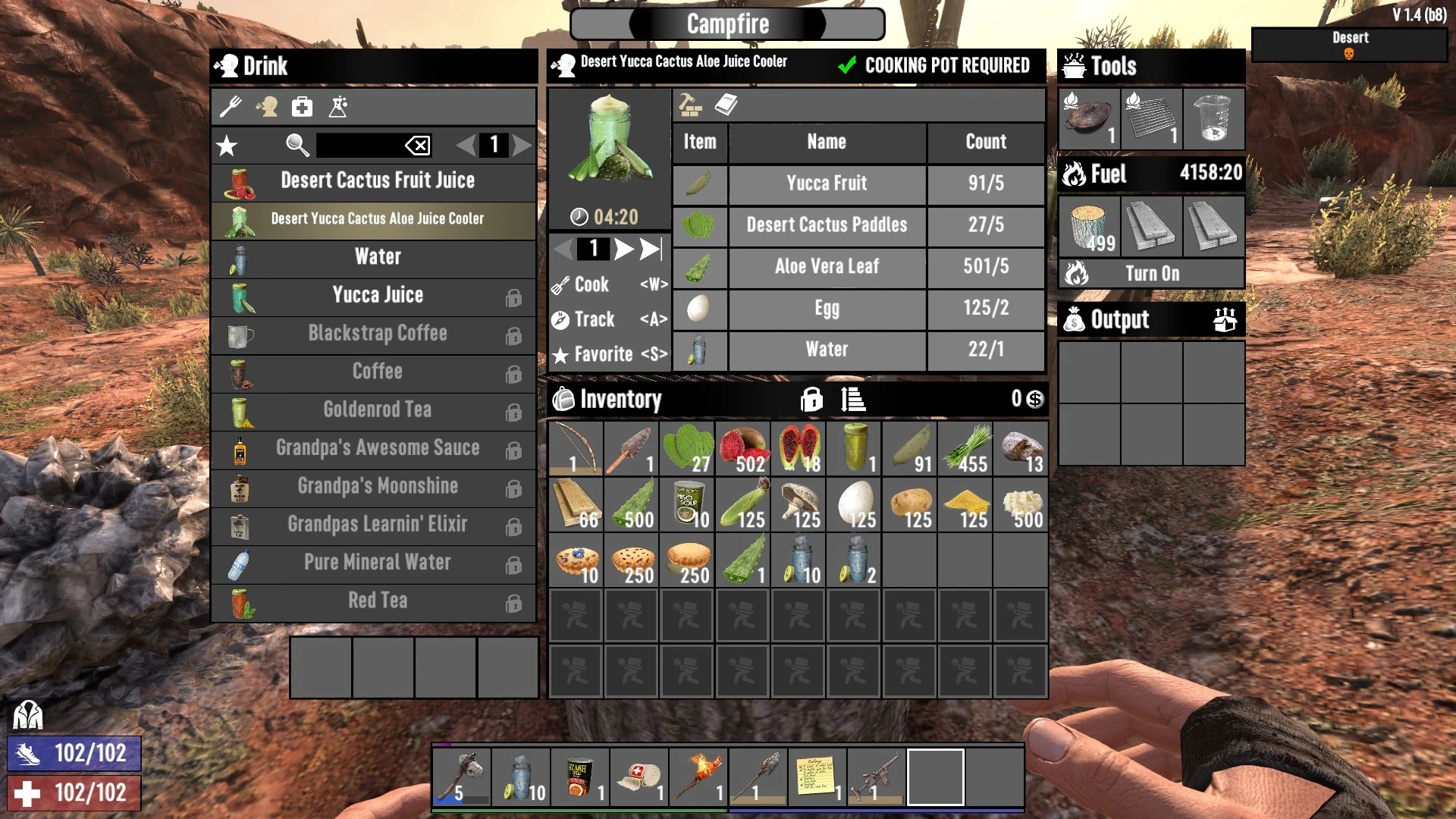
Task: Toggle the favorites star filter
Action: (x=227, y=145)
